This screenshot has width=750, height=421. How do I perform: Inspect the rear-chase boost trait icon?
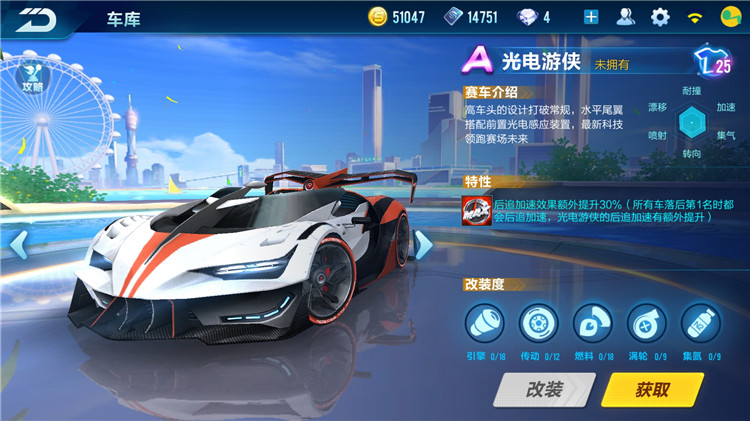tap(475, 209)
